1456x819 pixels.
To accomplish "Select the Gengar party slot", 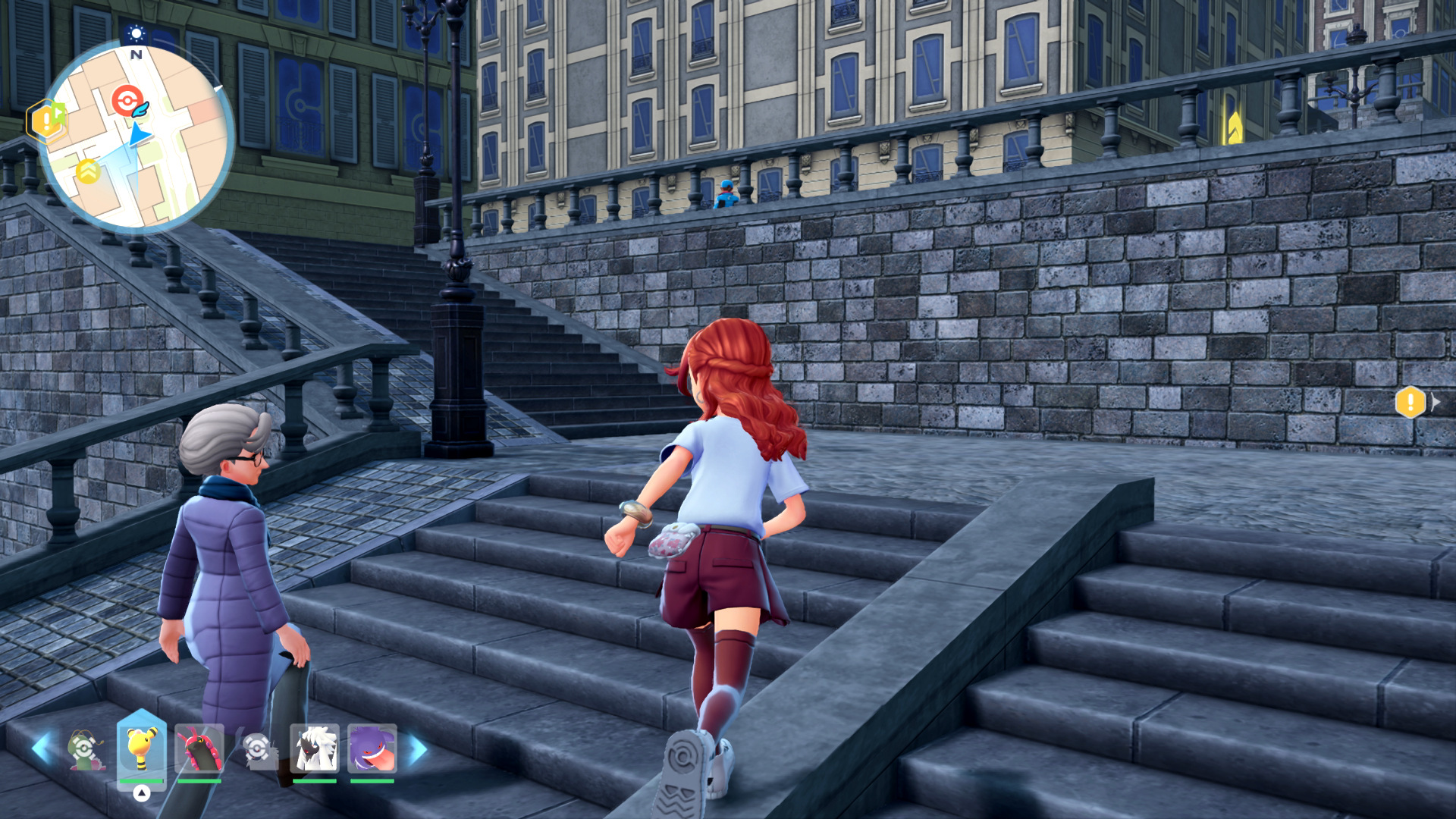I will click(372, 749).
